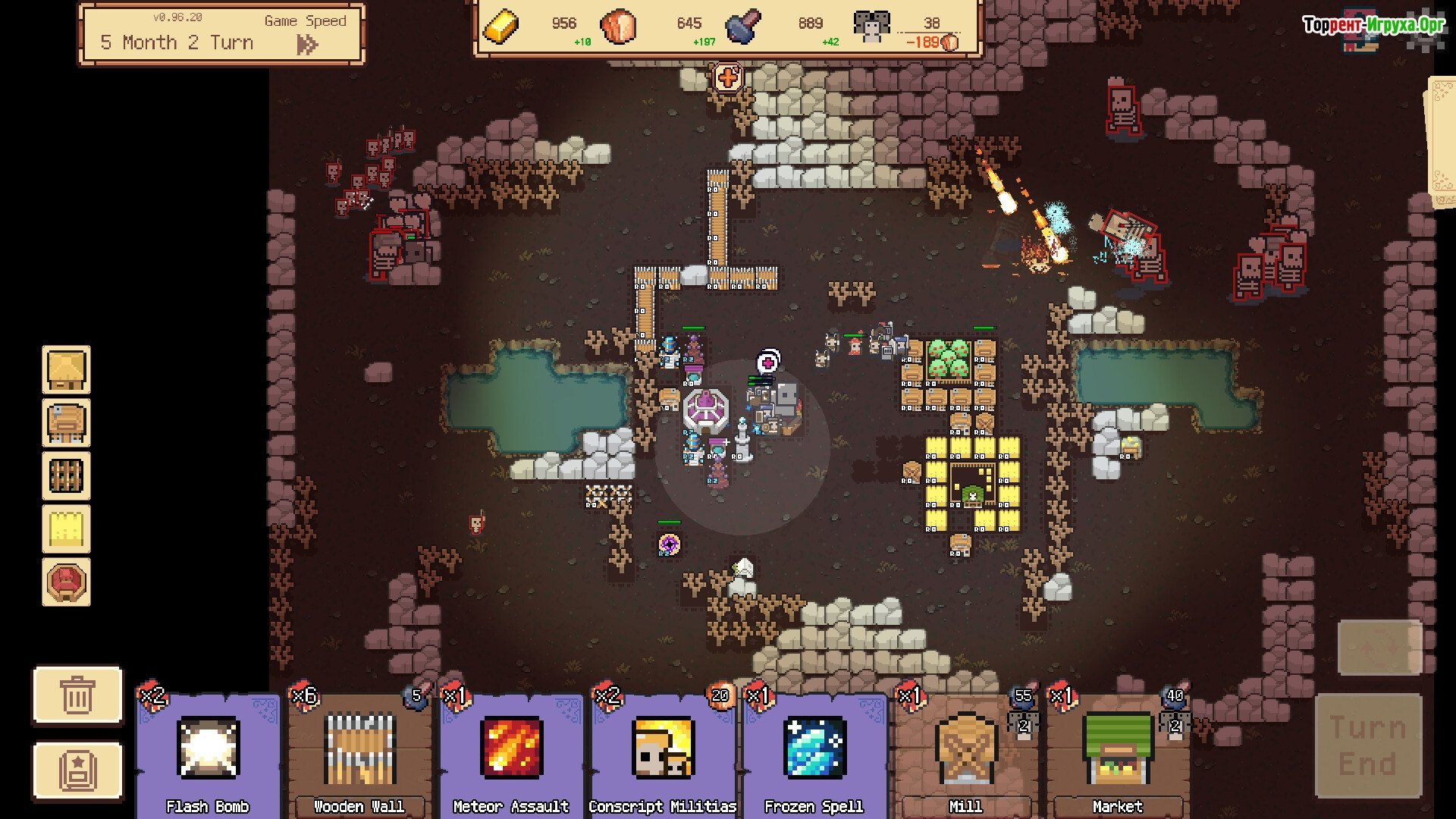Click the faded refresh arrows button
This screenshot has width=1456, height=819.
(1379, 647)
